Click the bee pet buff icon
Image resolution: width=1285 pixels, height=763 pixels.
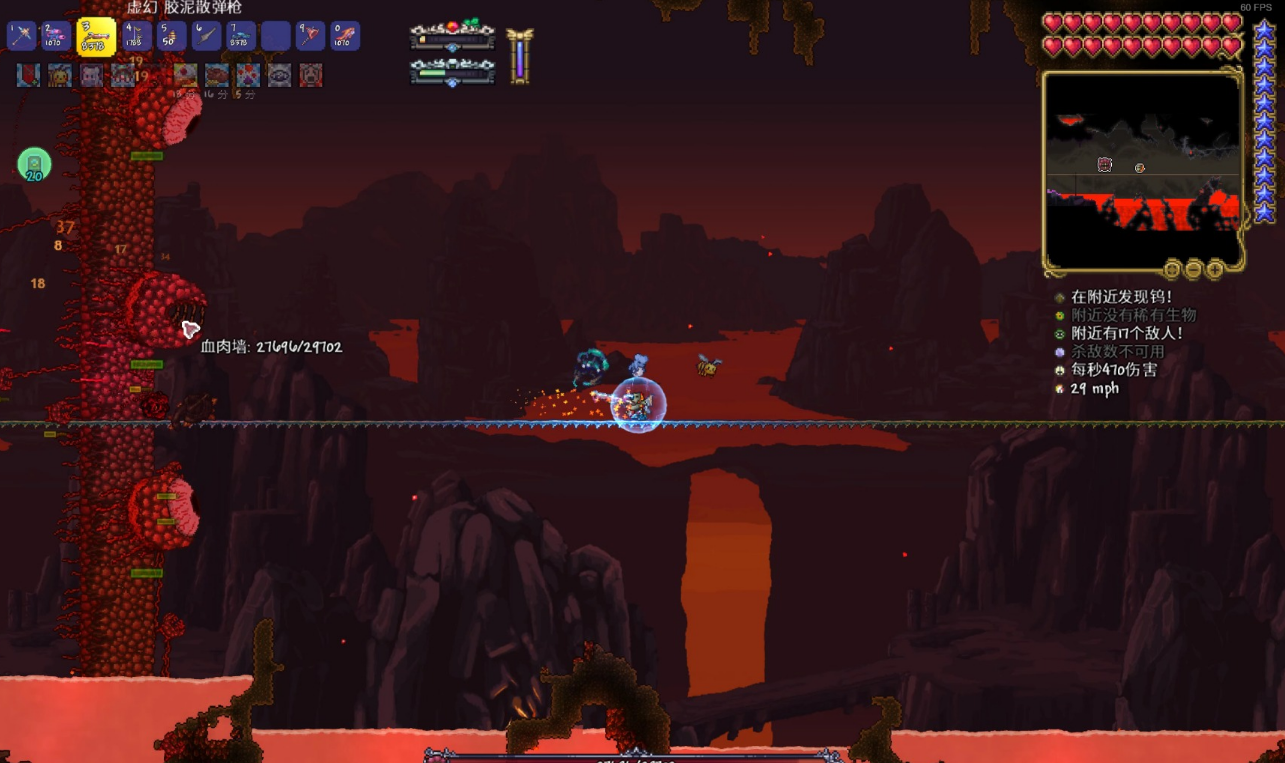[60, 75]
